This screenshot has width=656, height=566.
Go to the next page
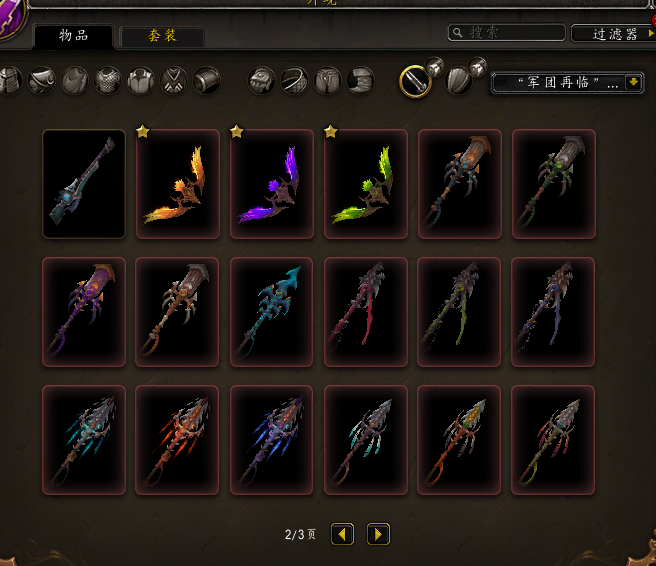[x=378, y=534]
